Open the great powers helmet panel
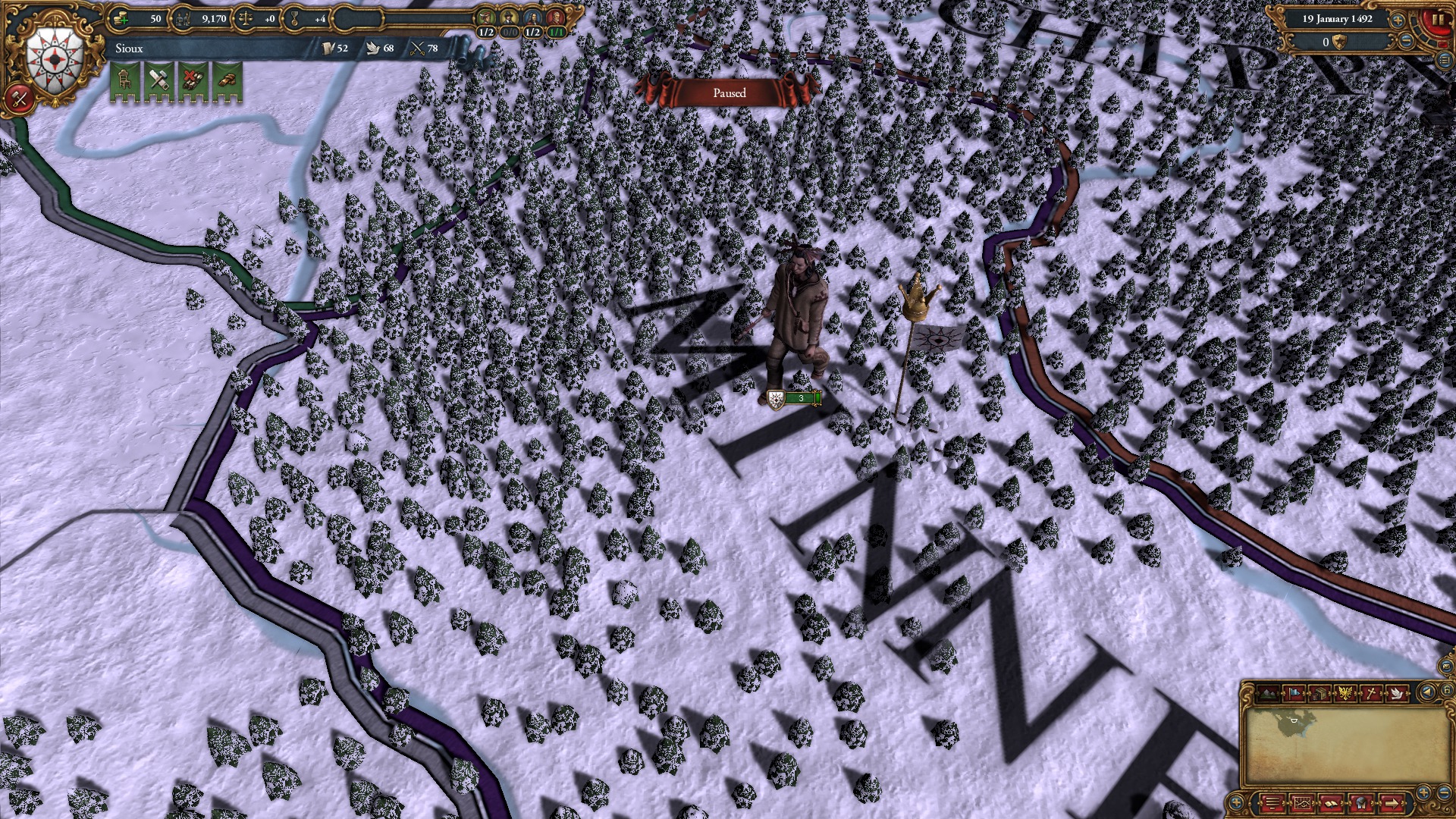1456x819 pixels. click(1361, 804)
